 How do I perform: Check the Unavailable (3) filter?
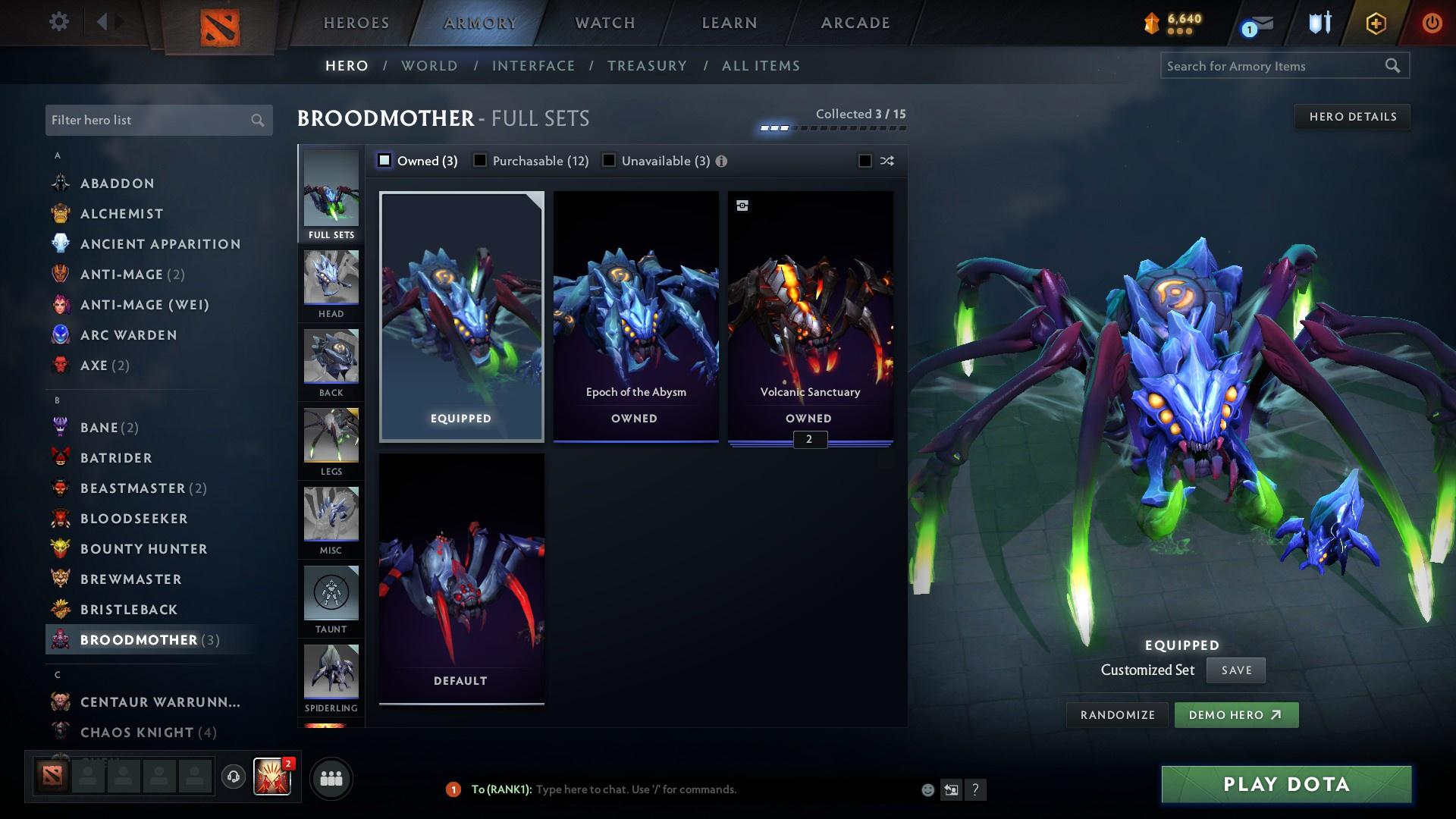click(x=609, y=160)
